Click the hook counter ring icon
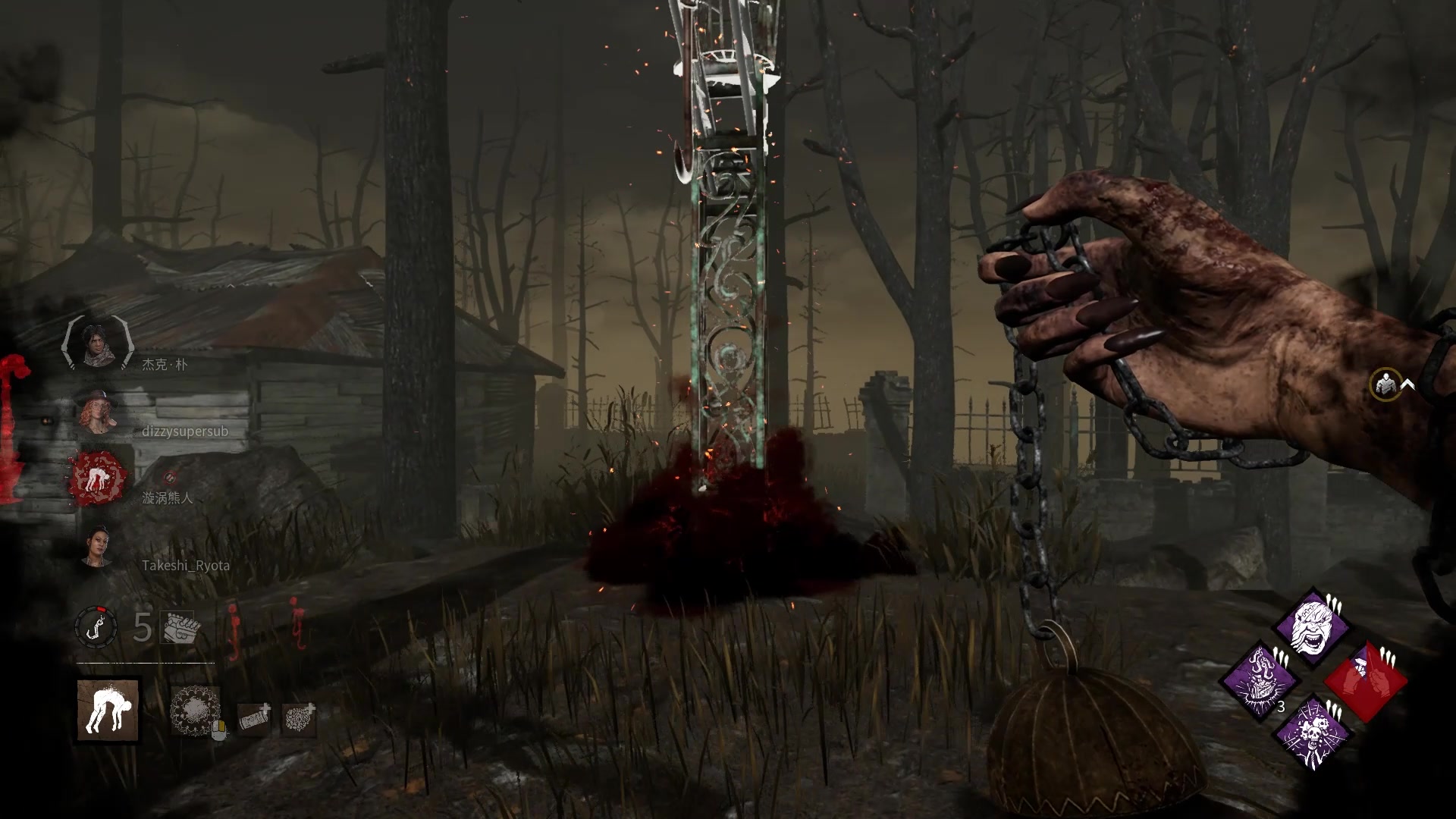Viewport: 1456px width, 819px height. [96, 628]
